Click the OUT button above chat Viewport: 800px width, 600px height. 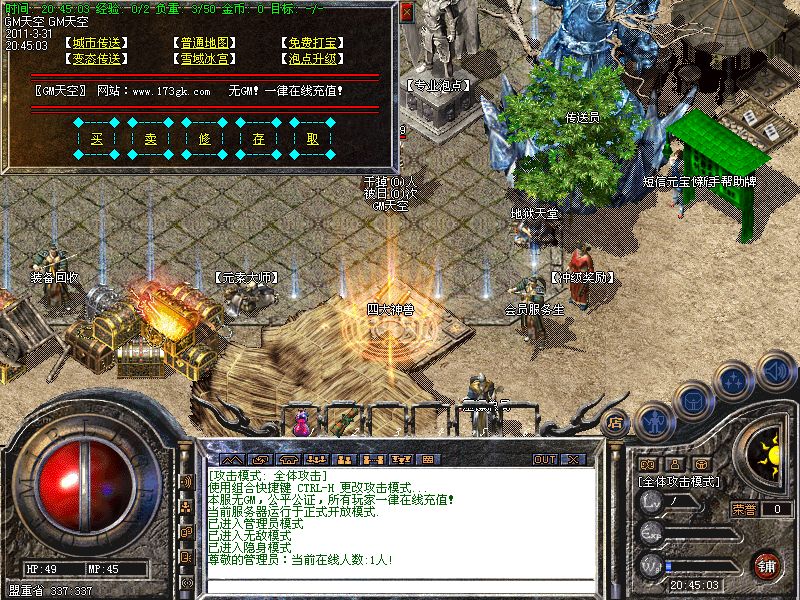[x=544, y=459]
